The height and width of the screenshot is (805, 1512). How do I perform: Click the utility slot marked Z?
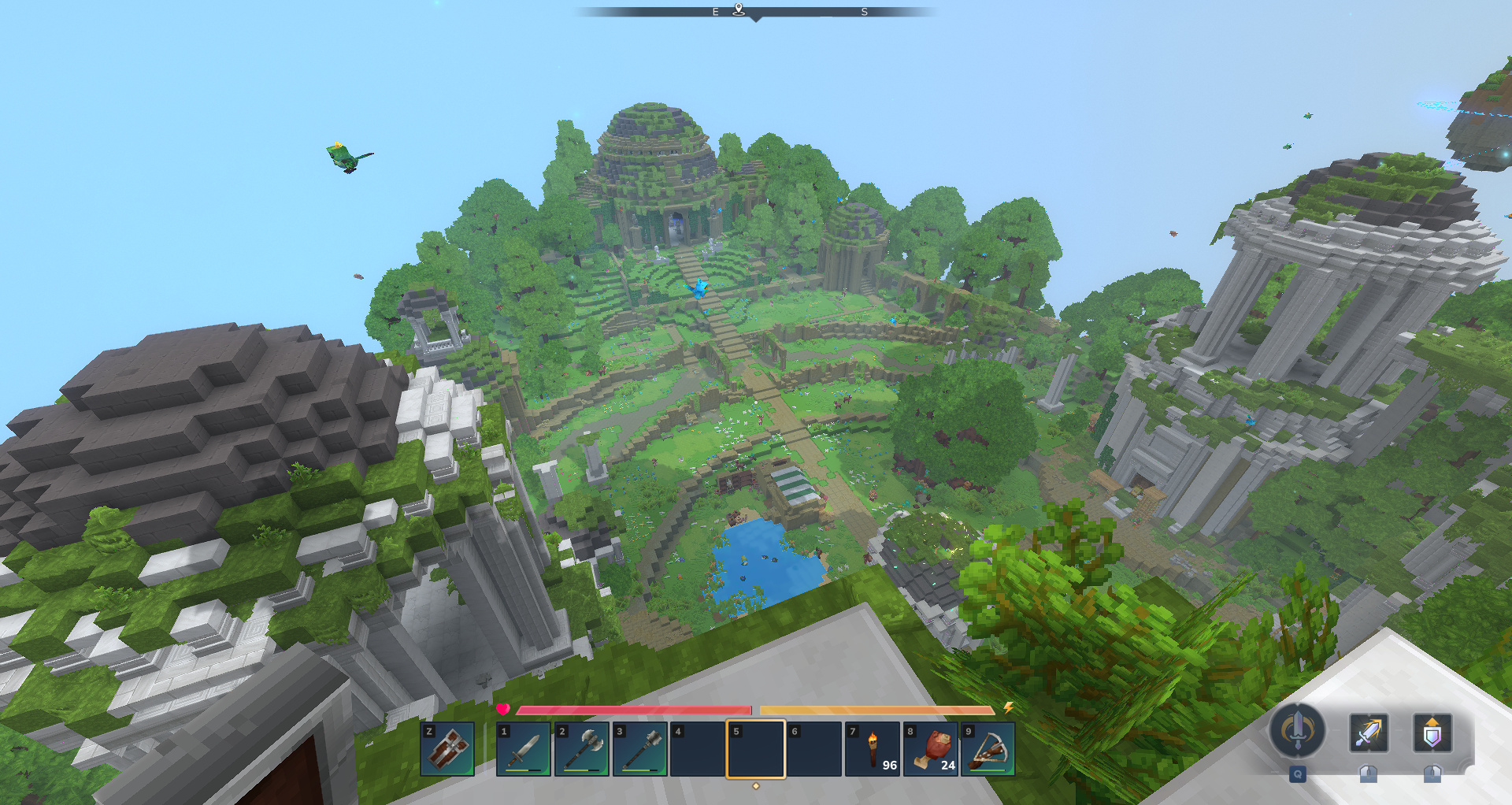pyautogui.click(x=447, y=749)
